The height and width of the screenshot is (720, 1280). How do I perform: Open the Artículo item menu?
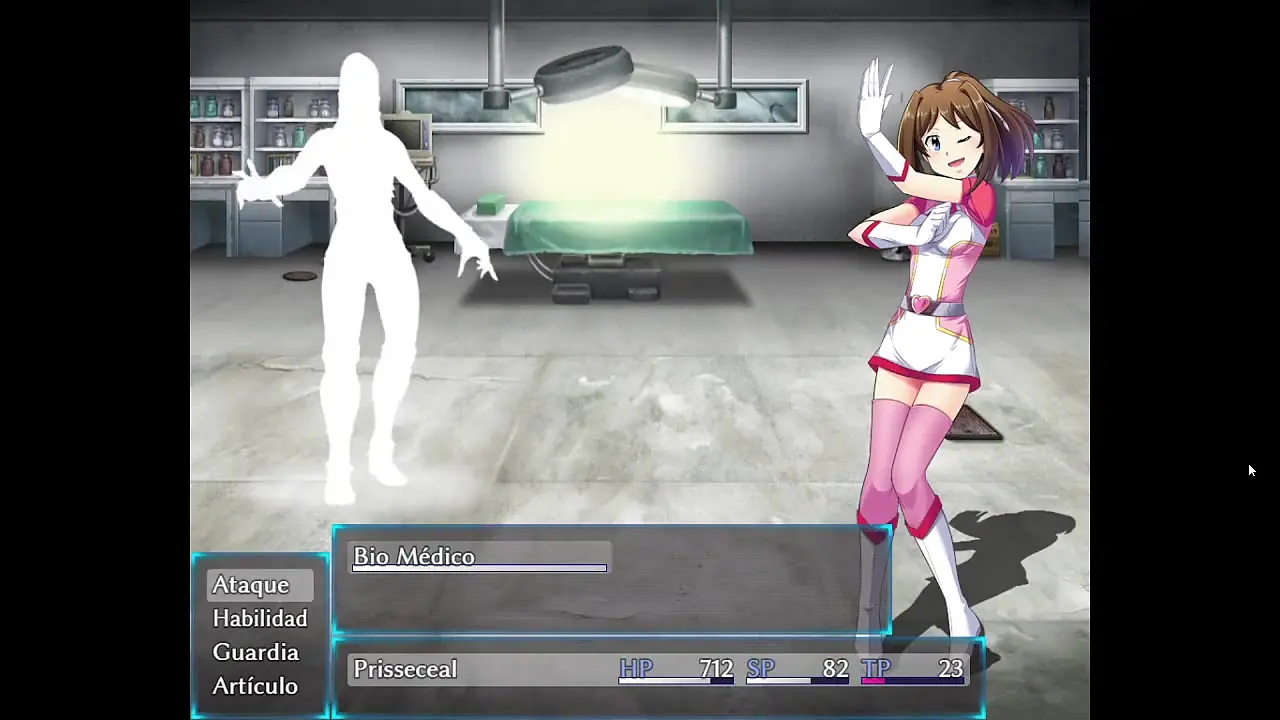(x=255, y=686)
